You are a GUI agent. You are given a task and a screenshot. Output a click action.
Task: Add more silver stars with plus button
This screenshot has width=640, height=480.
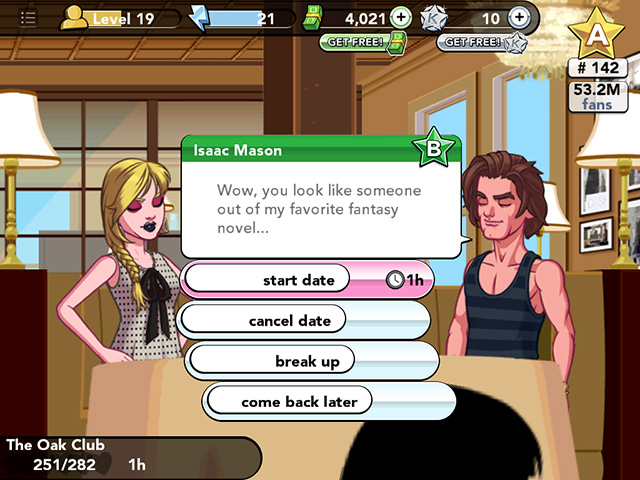pyautogui.click(x=518, y=18)
